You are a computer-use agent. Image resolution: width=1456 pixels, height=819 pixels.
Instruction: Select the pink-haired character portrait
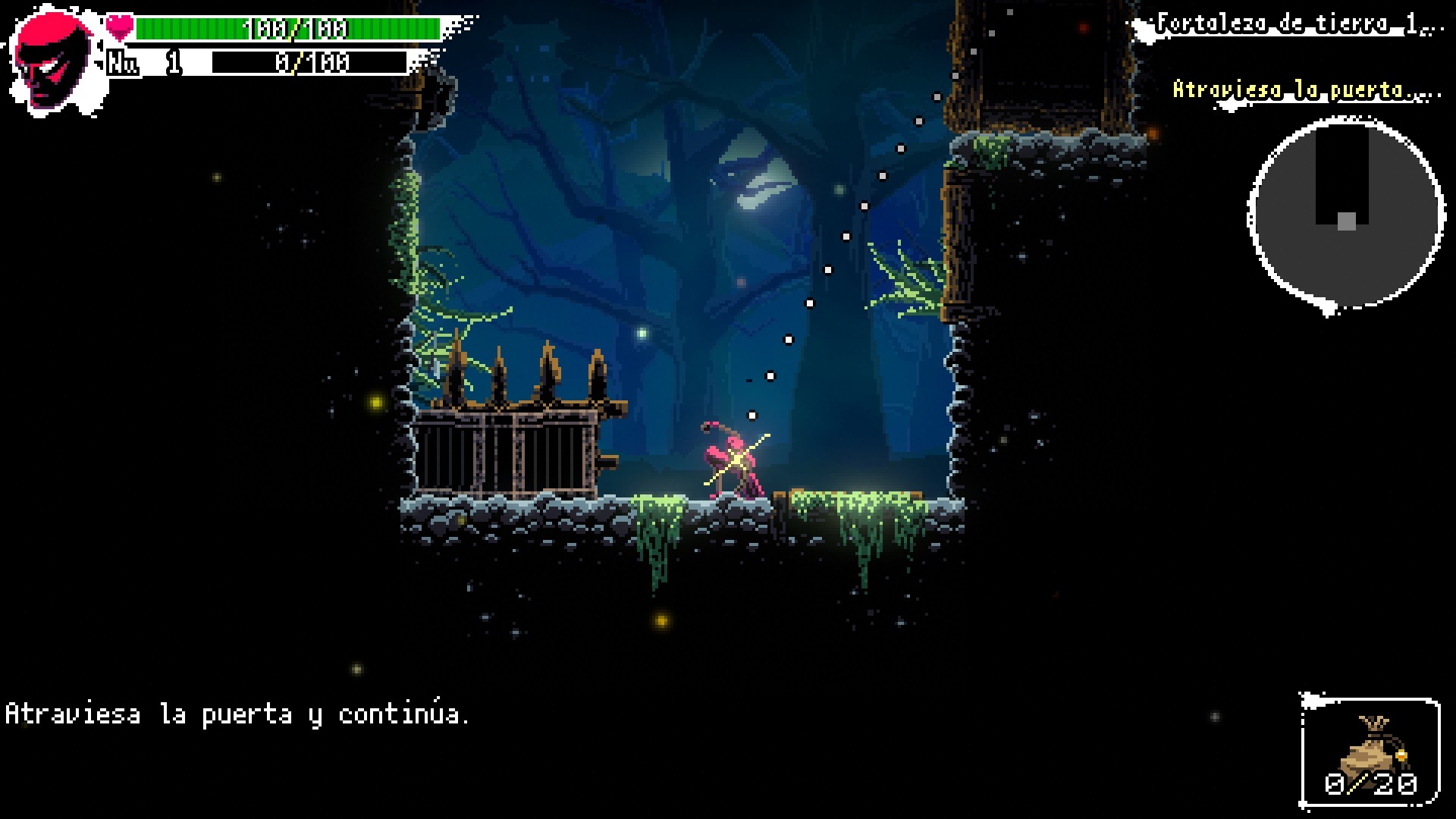point(53,62)
